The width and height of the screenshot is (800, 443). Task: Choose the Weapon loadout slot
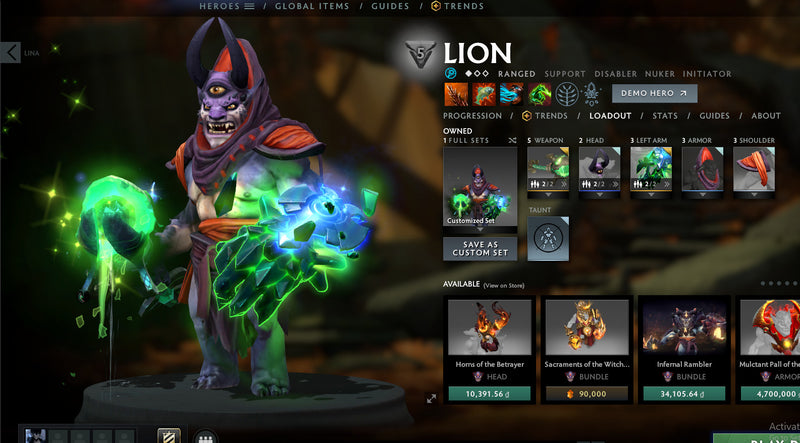click(549, 169)
